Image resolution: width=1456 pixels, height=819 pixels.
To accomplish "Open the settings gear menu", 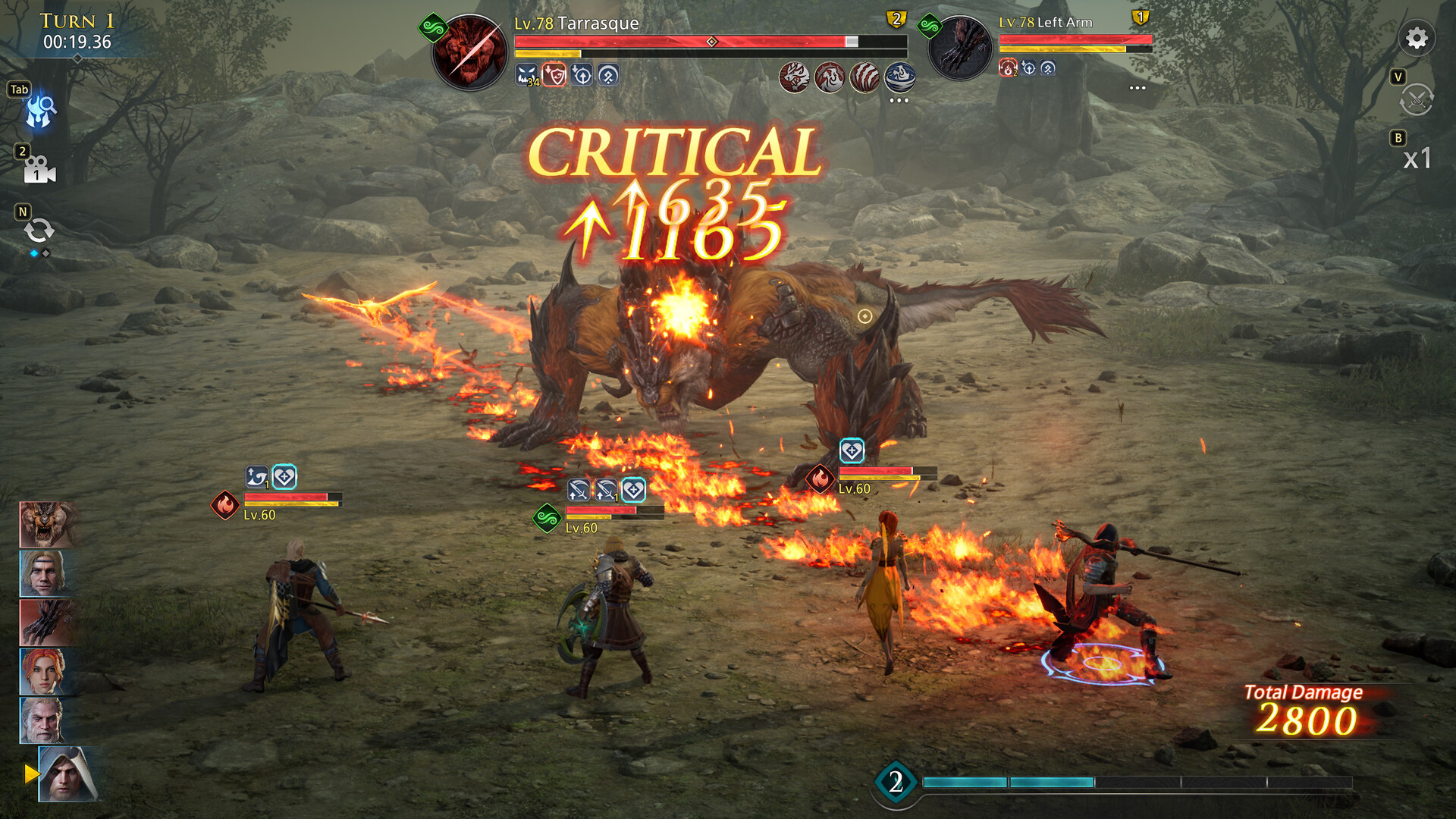I will click(x=1416, y=39).
